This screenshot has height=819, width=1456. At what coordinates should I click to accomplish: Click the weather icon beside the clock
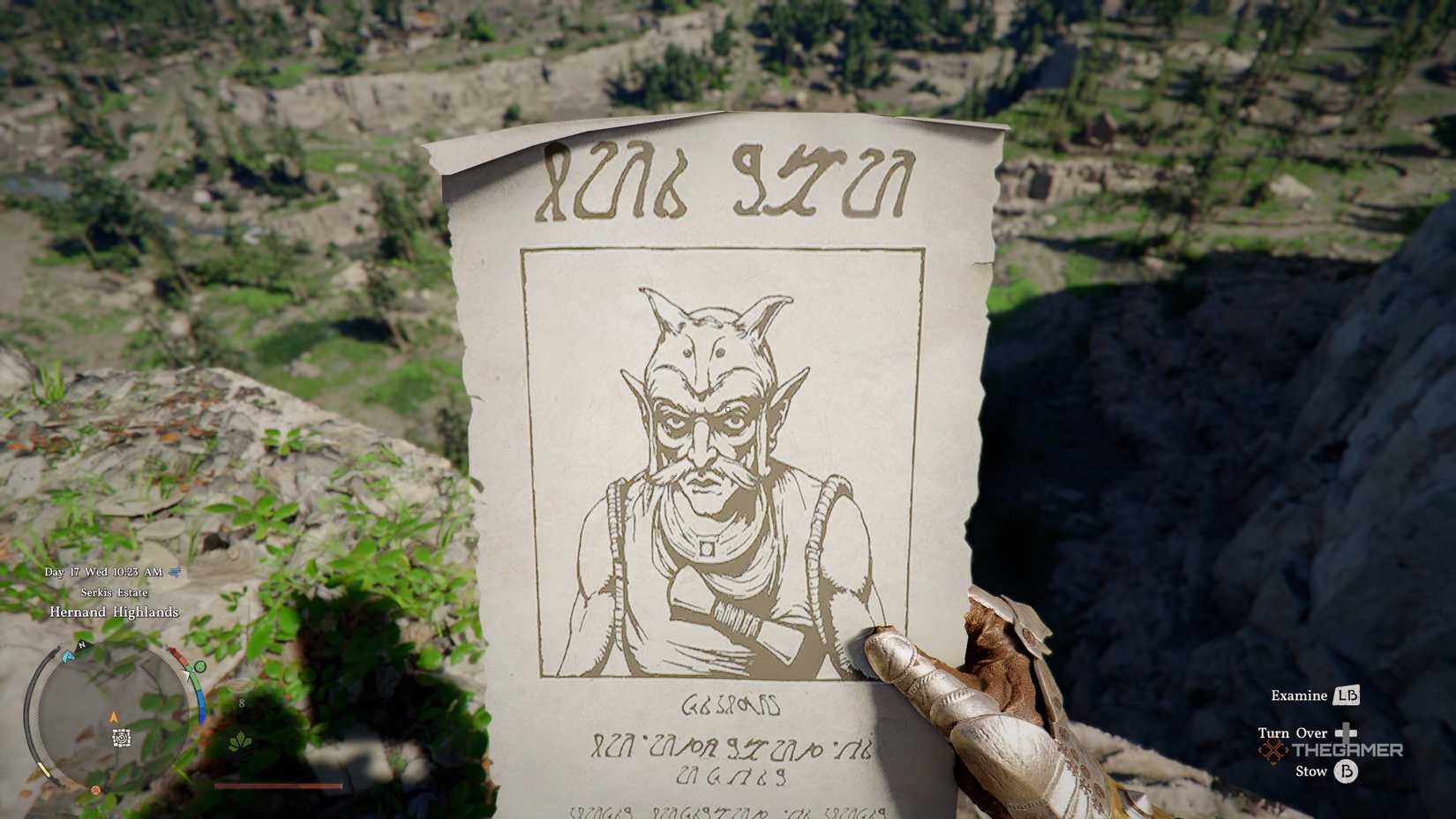click(175, 572)
